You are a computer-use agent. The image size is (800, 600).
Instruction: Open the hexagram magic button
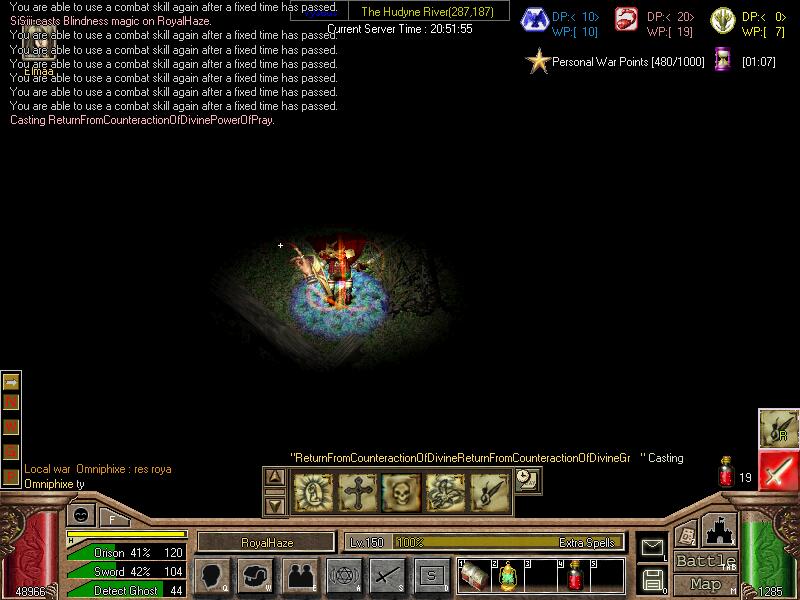click(345, 575)
